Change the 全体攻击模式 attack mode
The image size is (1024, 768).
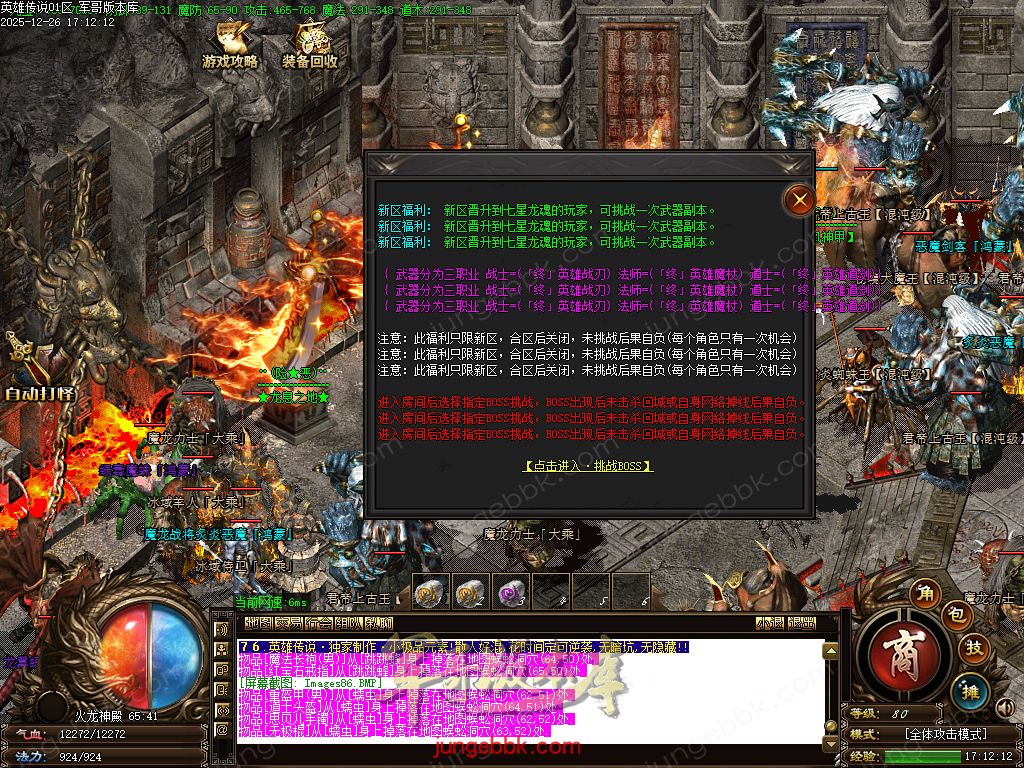[946, 733]
